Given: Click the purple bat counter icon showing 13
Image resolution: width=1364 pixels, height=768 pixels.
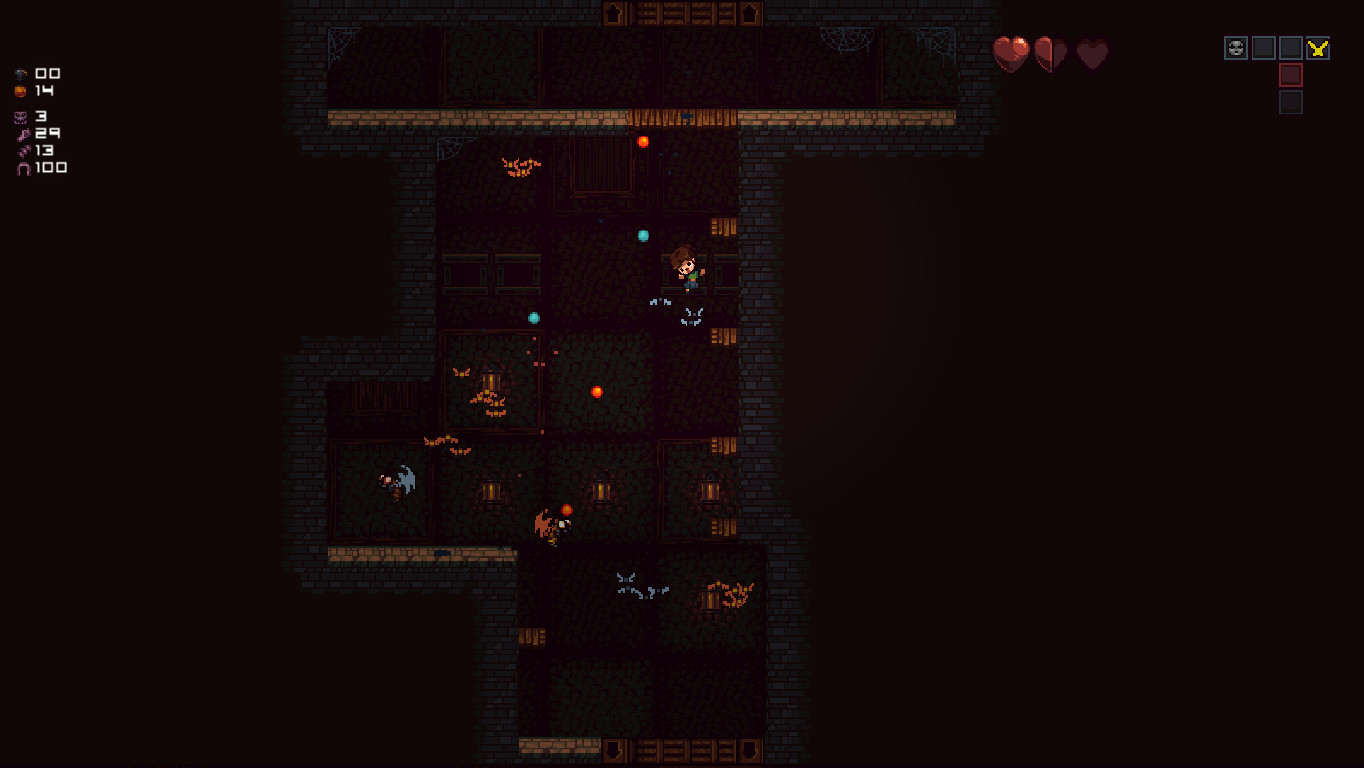Looking at the screenshot, I should (22, 152).
